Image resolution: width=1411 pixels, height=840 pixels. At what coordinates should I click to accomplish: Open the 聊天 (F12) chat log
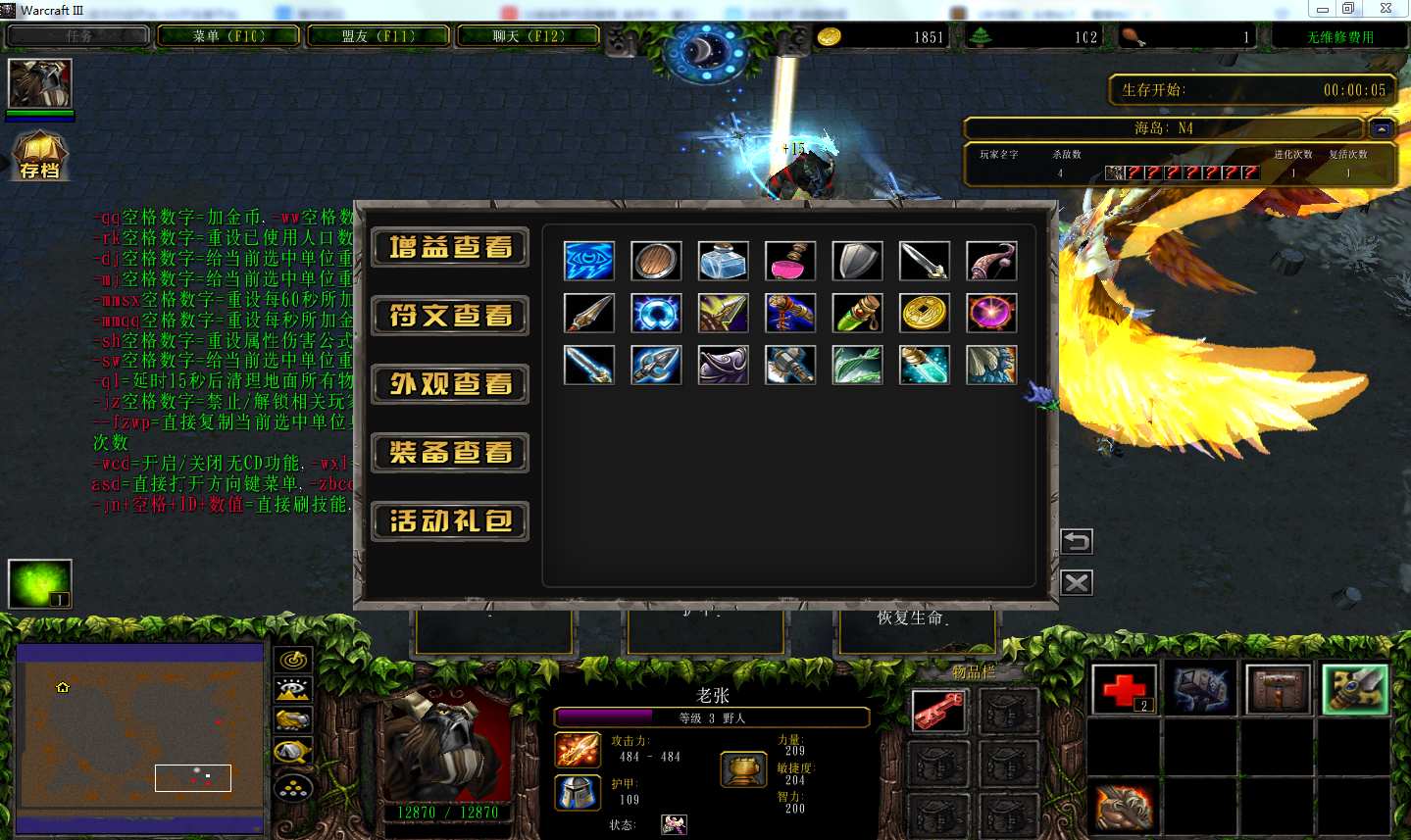click(529, 36)
